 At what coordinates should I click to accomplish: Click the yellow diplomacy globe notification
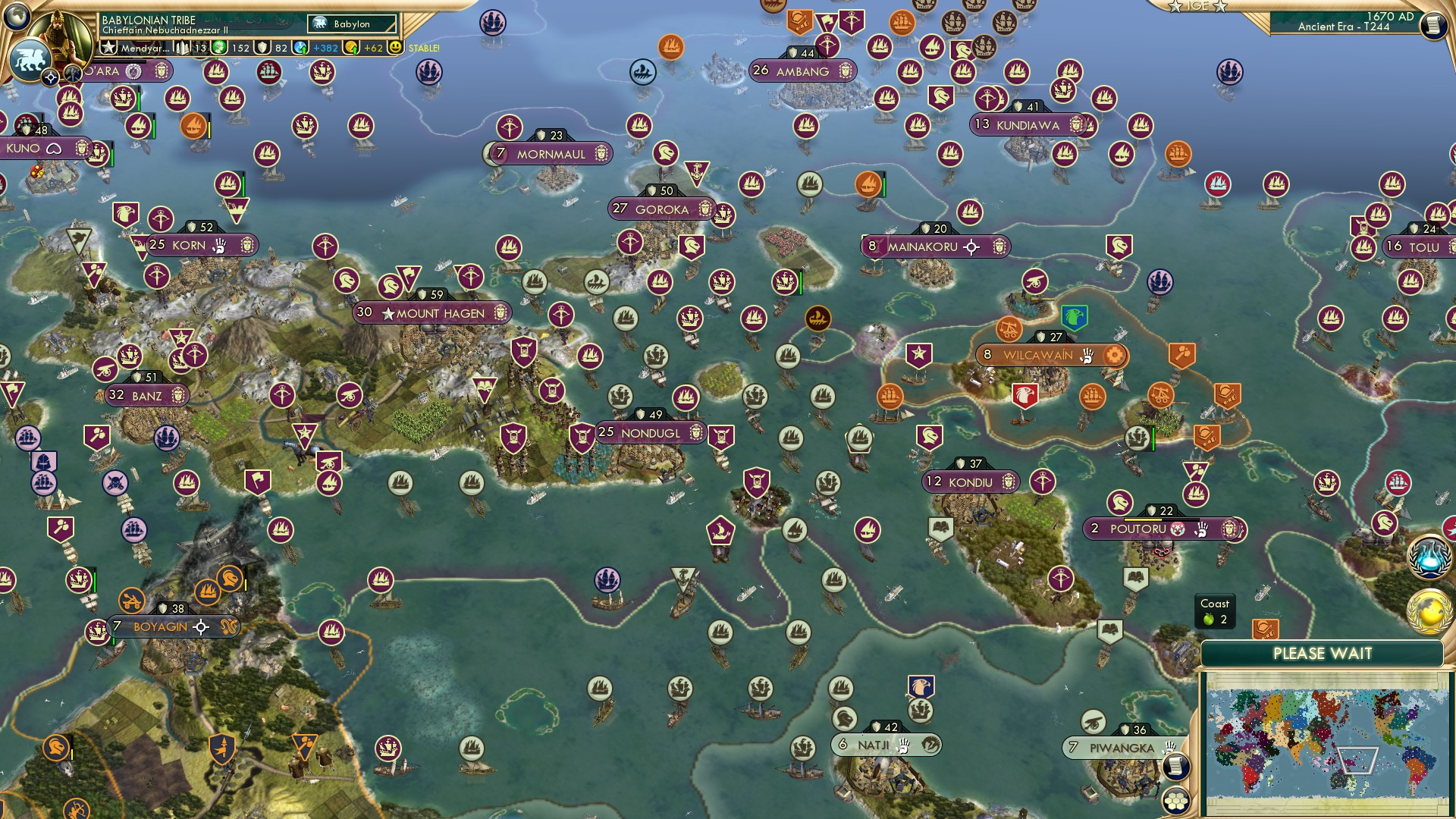[x=1428, y=610]
